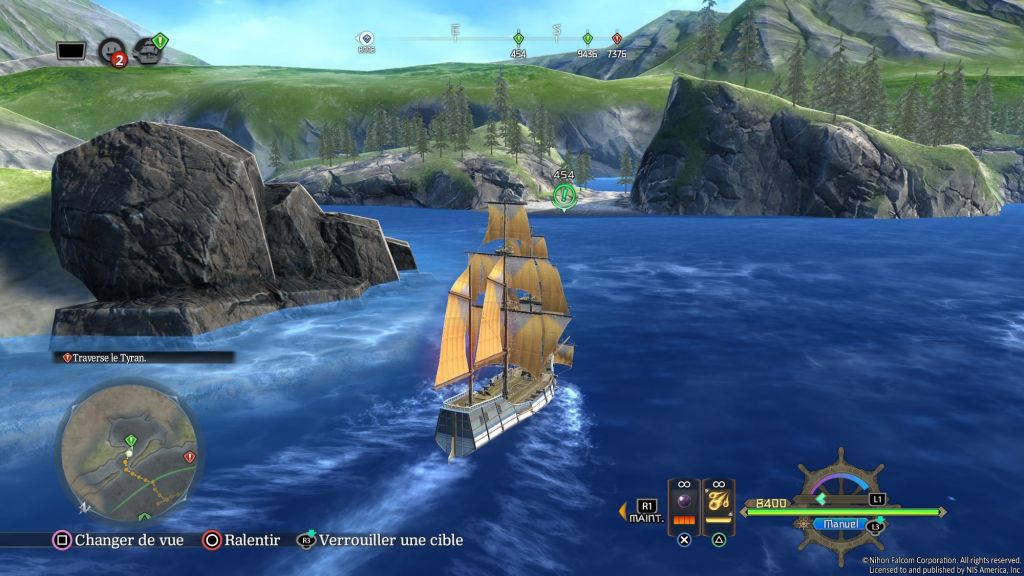This screenshot has height=576, width=1024.
Task: Select the red 7376 marker on the compass
Action: coord(616,39)
